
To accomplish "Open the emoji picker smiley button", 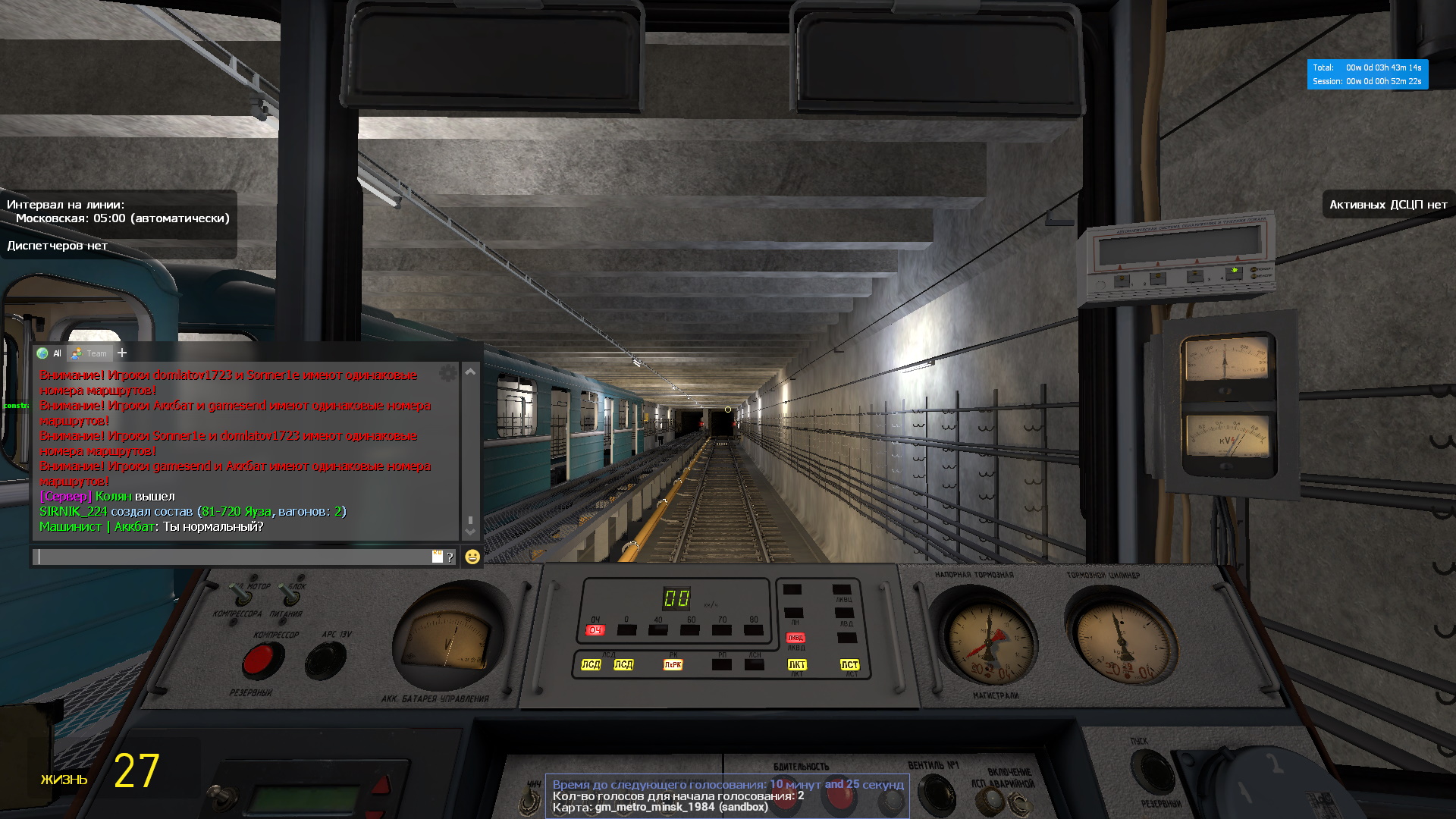I will coord(472,557).
